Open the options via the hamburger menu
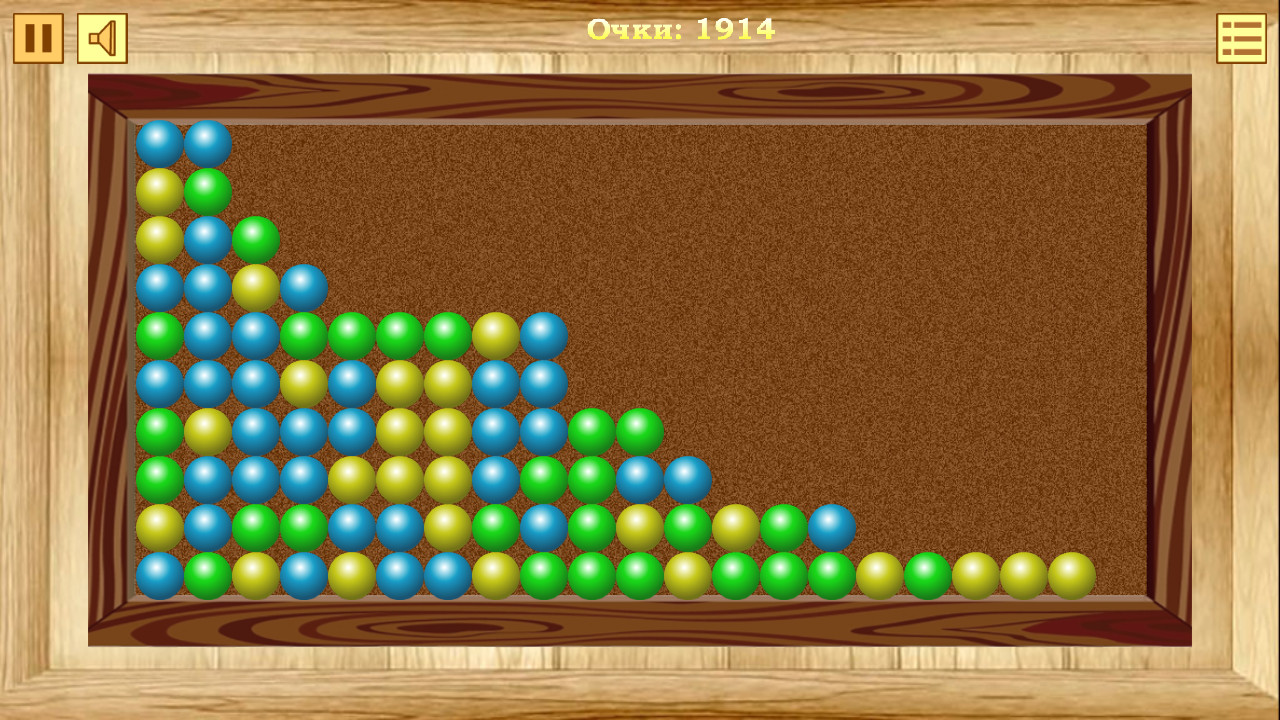 [1240, 38]
